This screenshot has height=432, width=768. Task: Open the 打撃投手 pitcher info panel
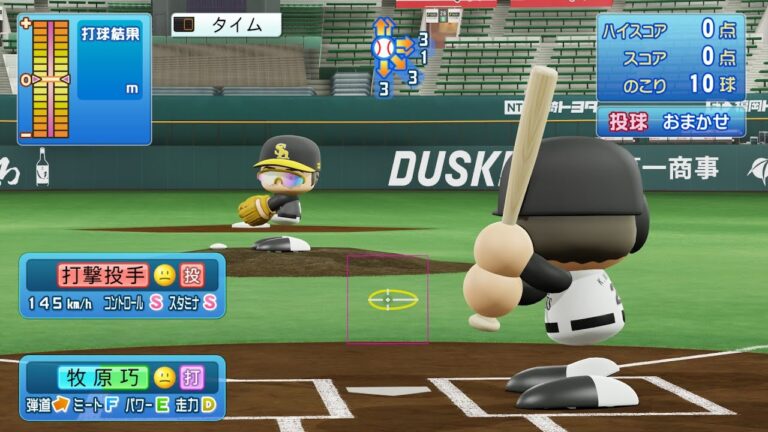[x=122, y=285]
